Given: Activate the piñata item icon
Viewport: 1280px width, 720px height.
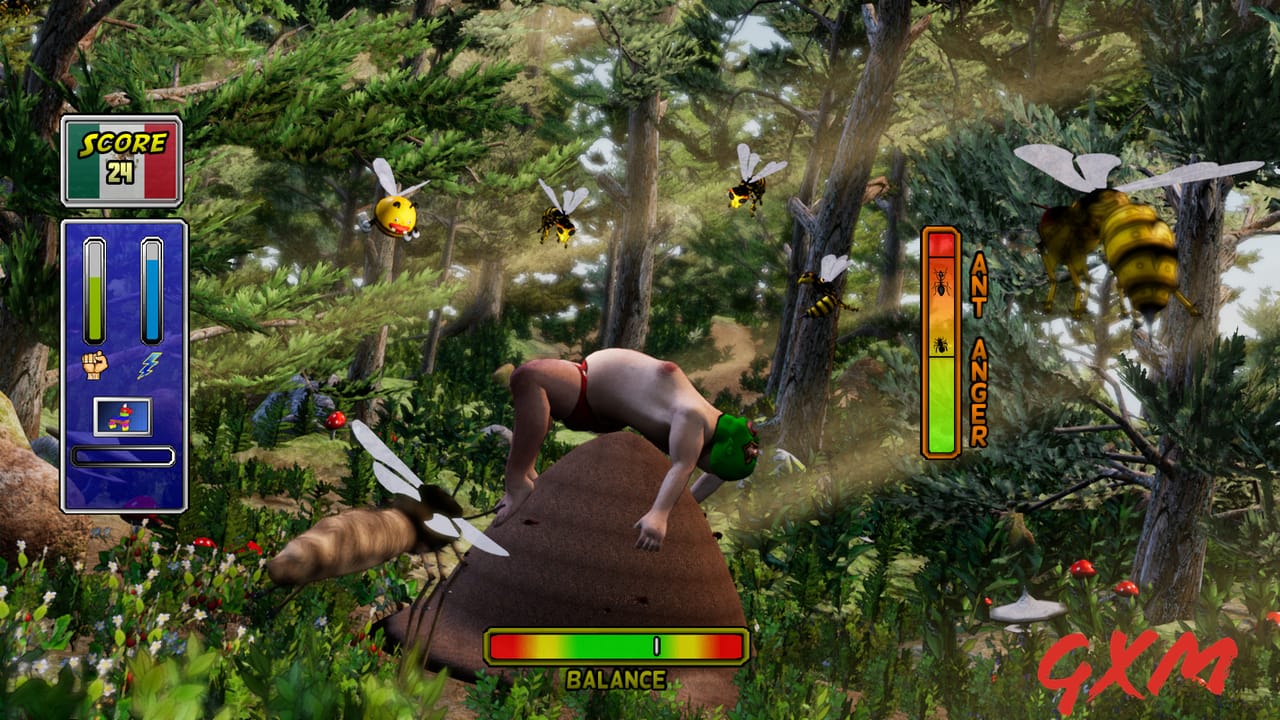Looking at the screenshot, I should click(x=123, y=416).
